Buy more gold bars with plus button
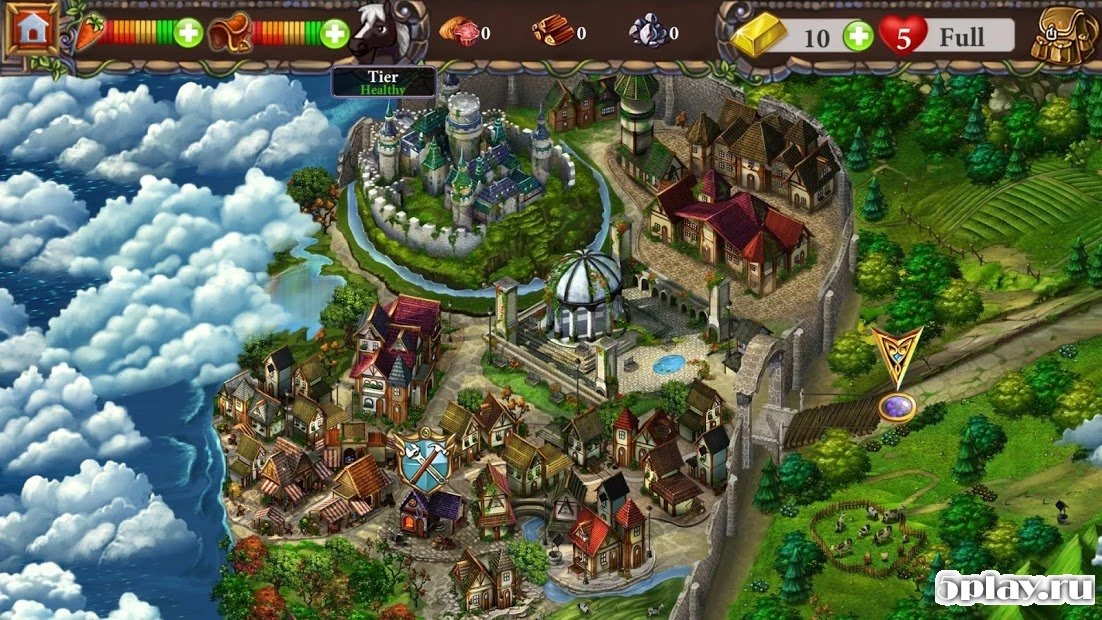The height and width of the screenshot is (620, 1102). click(857, 37)
